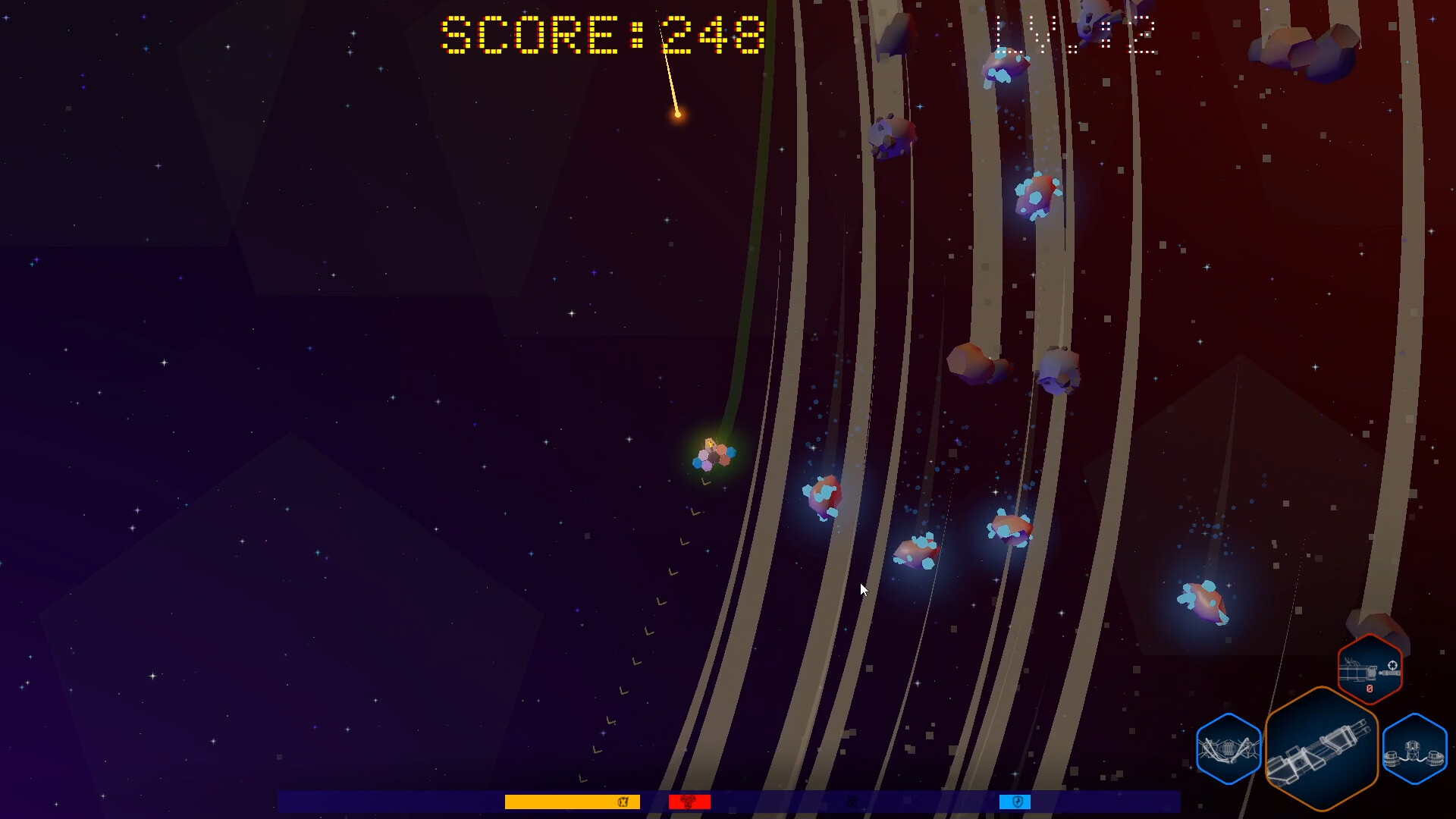The height and width of the screenshot is (819, 1456).
Task: Select the right blue twin-turret module hexagon
Action: click(1414, 750)
